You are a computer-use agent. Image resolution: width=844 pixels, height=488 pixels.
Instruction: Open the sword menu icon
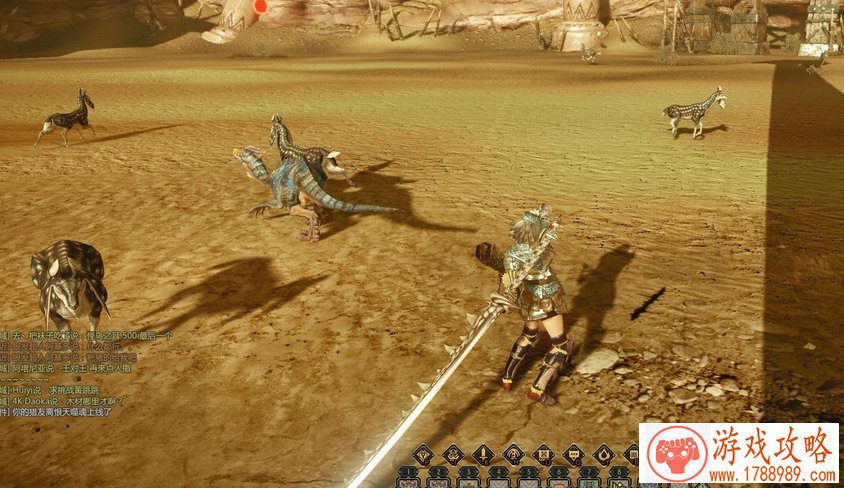pos(483,454)
